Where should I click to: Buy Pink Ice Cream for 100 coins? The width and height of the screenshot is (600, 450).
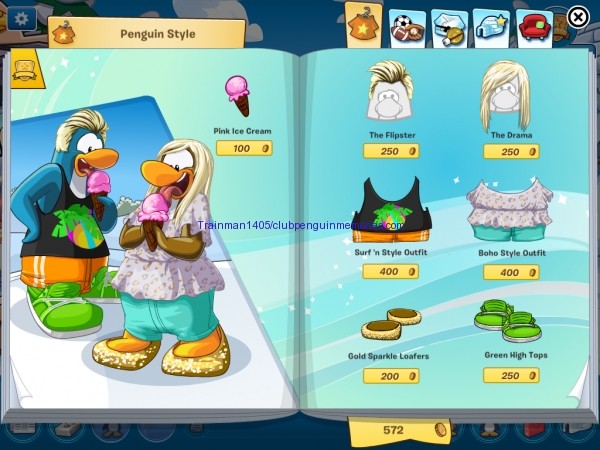[x=244, y=148]
